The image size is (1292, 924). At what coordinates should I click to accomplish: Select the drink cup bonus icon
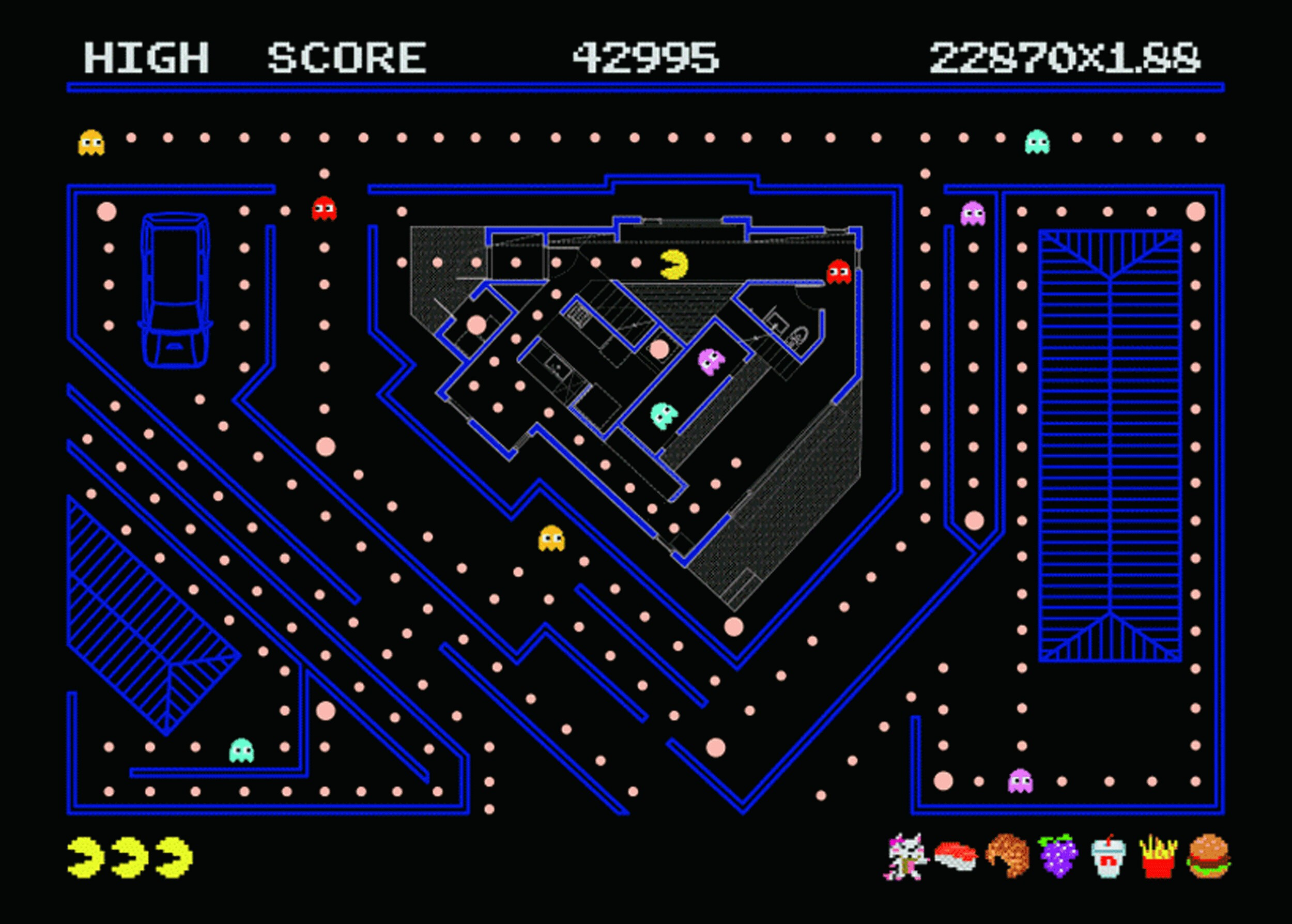(1108, 857)
